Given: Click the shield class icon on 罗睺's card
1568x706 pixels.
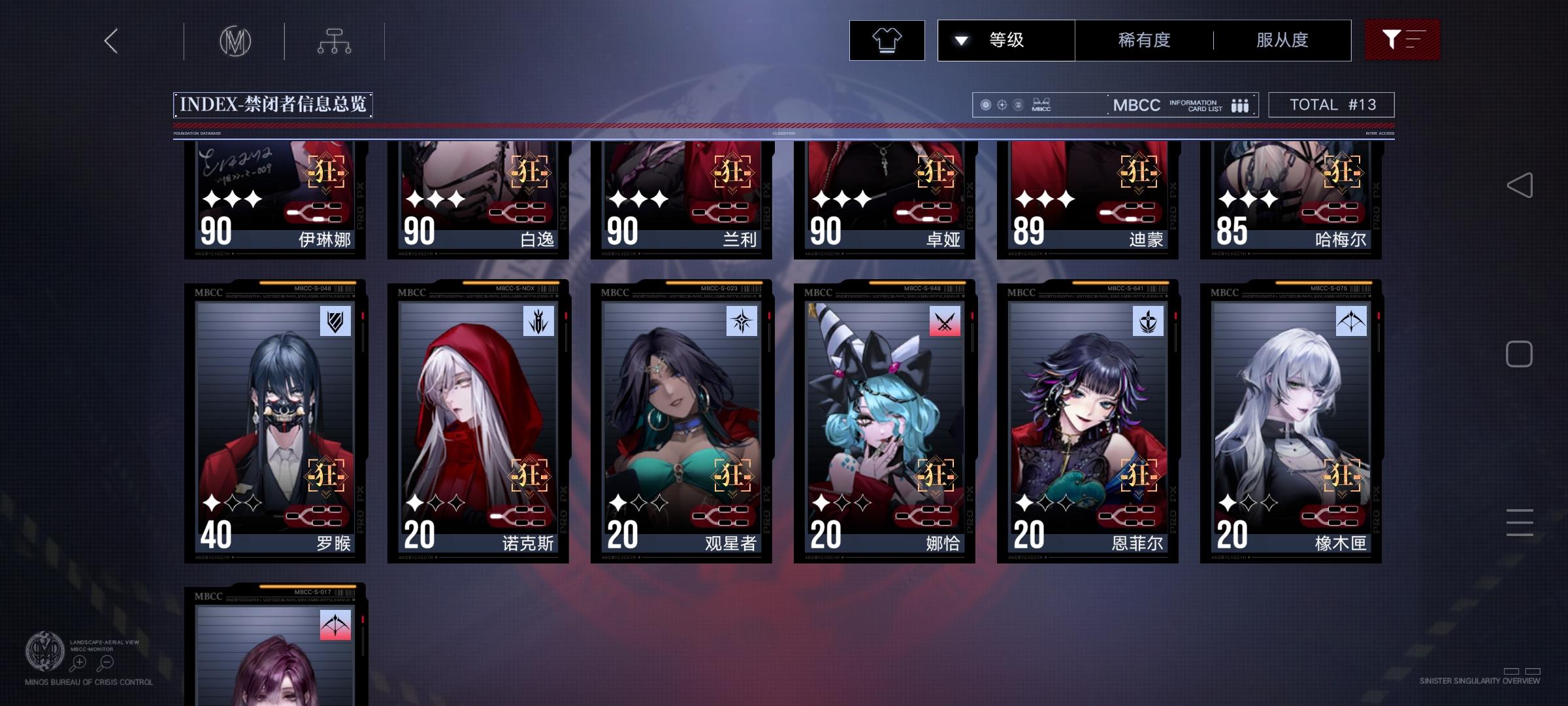Looking at the screenshot, I should [335, 321].
